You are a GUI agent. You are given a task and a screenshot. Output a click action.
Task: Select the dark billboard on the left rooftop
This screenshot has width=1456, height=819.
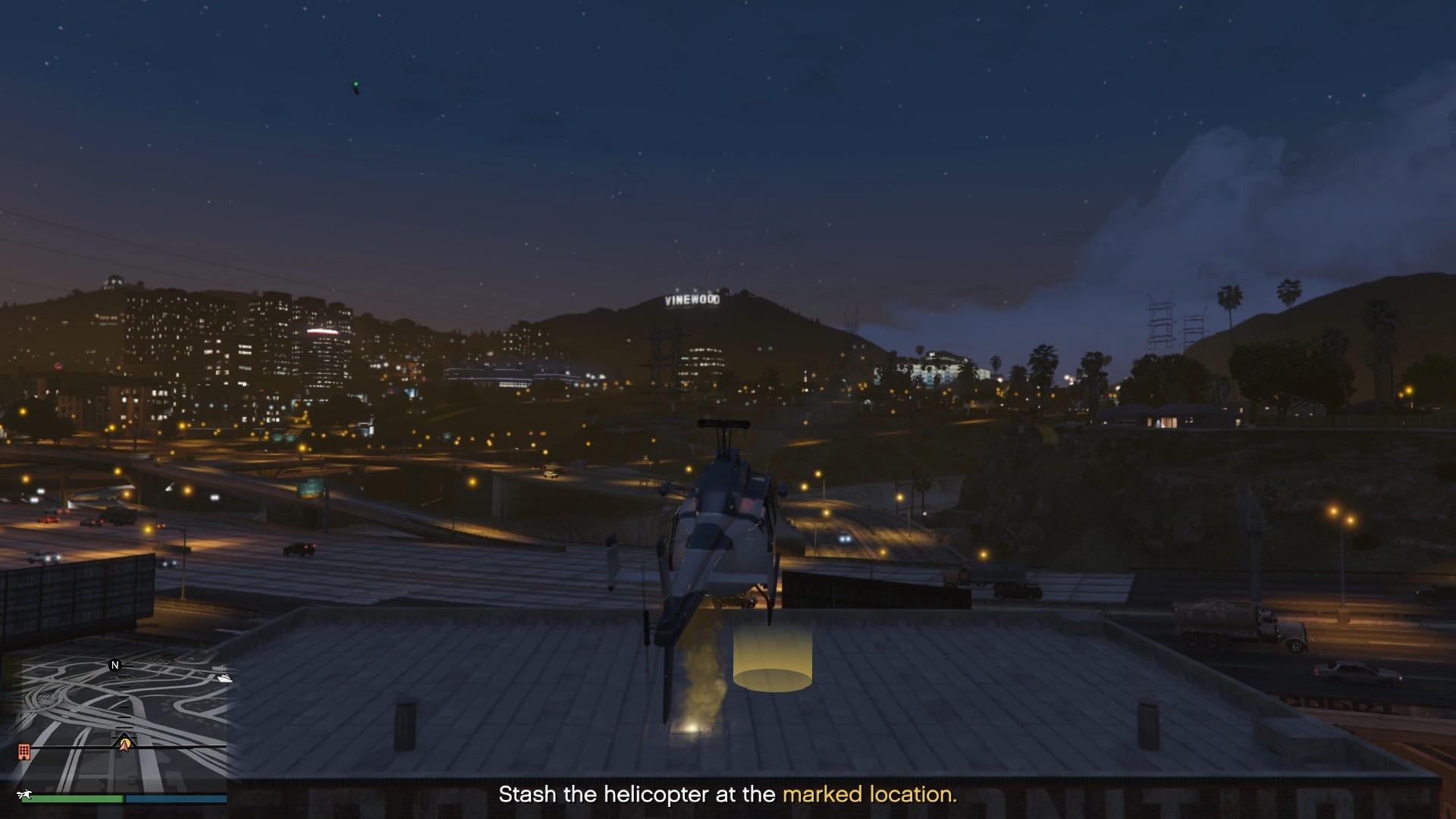80,591
